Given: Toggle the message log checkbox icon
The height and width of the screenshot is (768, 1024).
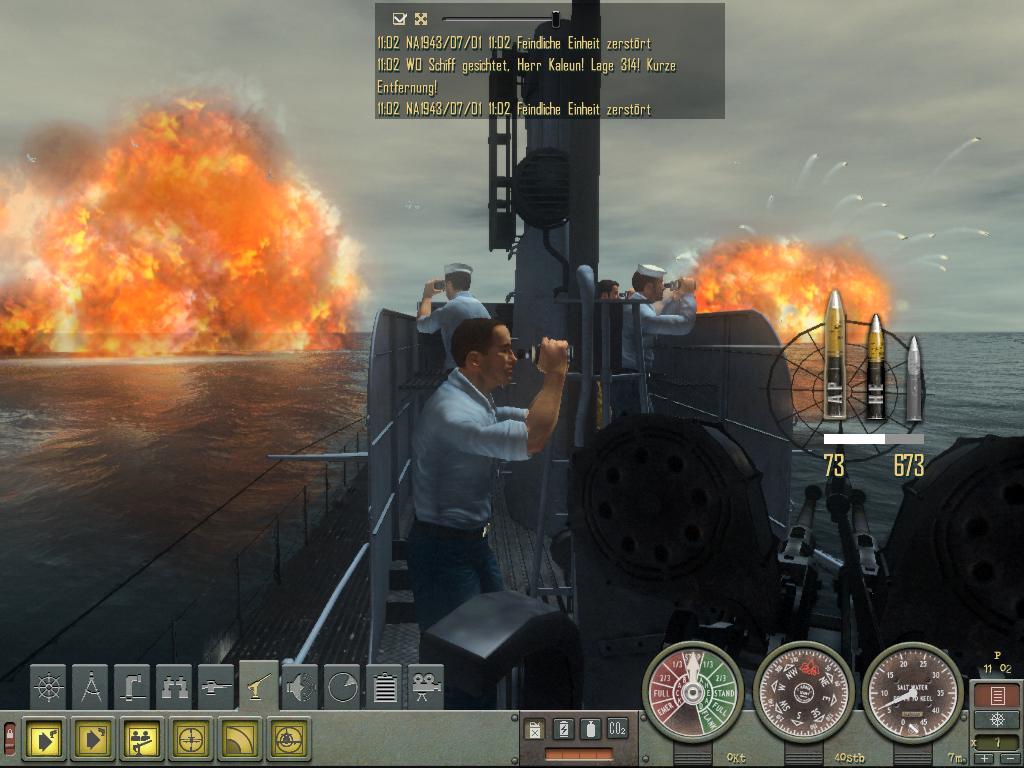Looking at the screenshot, I should tap(399, 18).
